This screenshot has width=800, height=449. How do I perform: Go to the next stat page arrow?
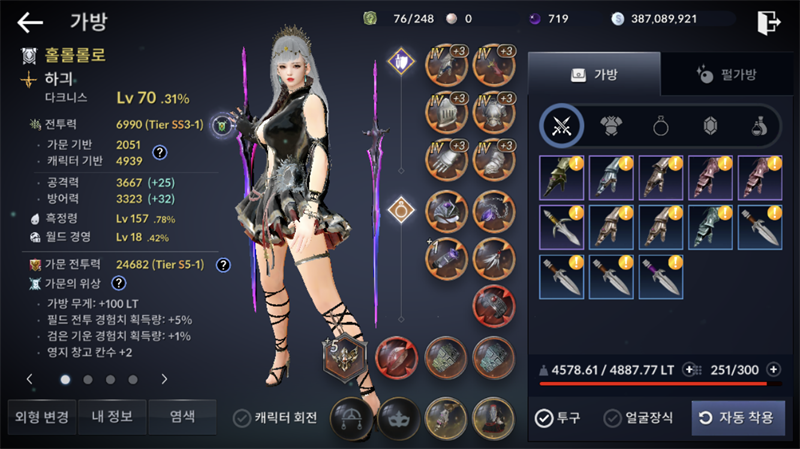coord(164,379)
